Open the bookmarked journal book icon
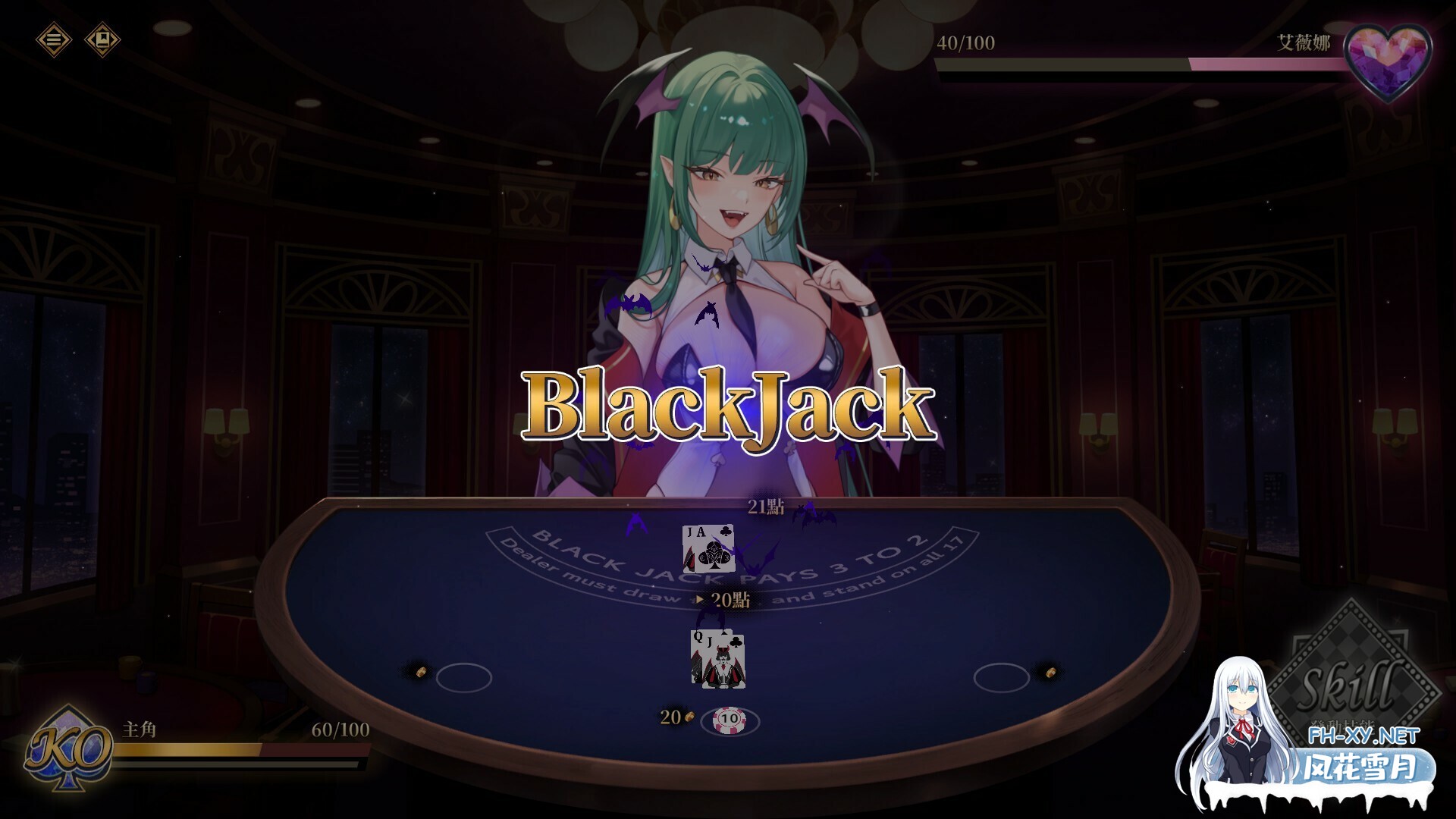Image resolution: width=1456 pixels, height=819 pixels. click(102, 39)
